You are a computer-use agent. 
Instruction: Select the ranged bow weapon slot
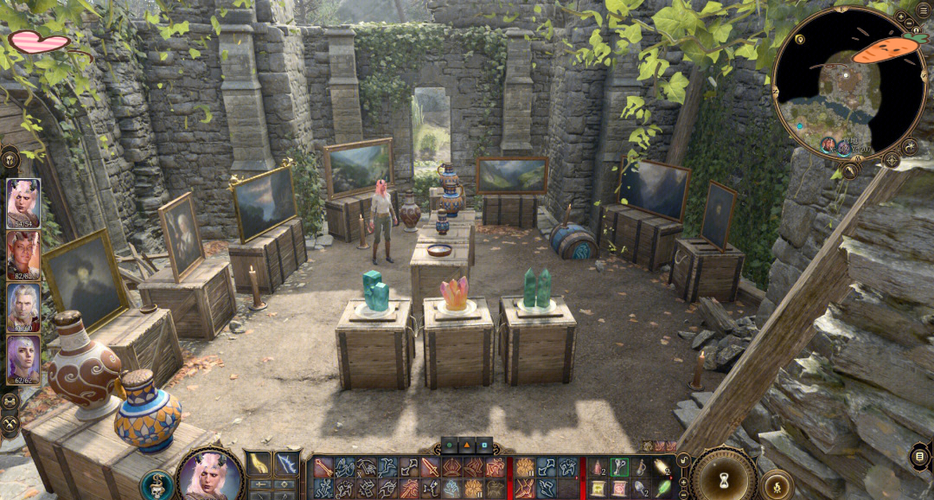pos(286,463)
